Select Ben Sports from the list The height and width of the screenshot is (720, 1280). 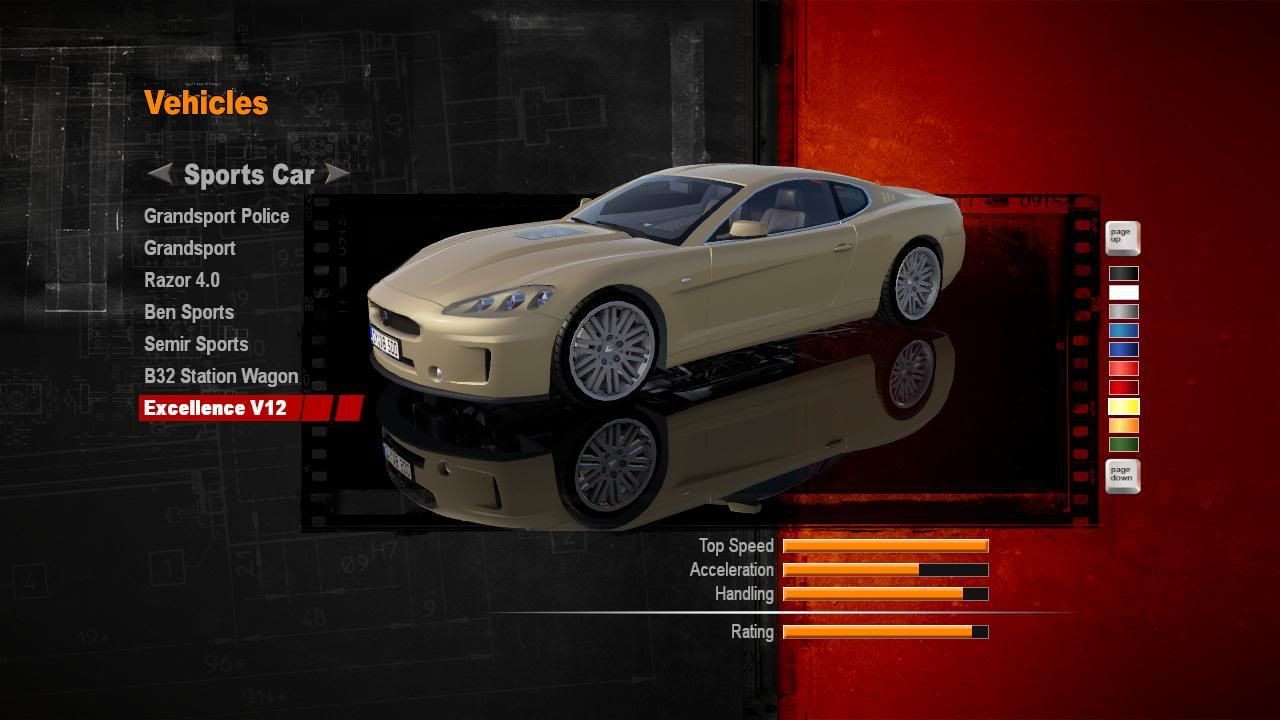188,312
